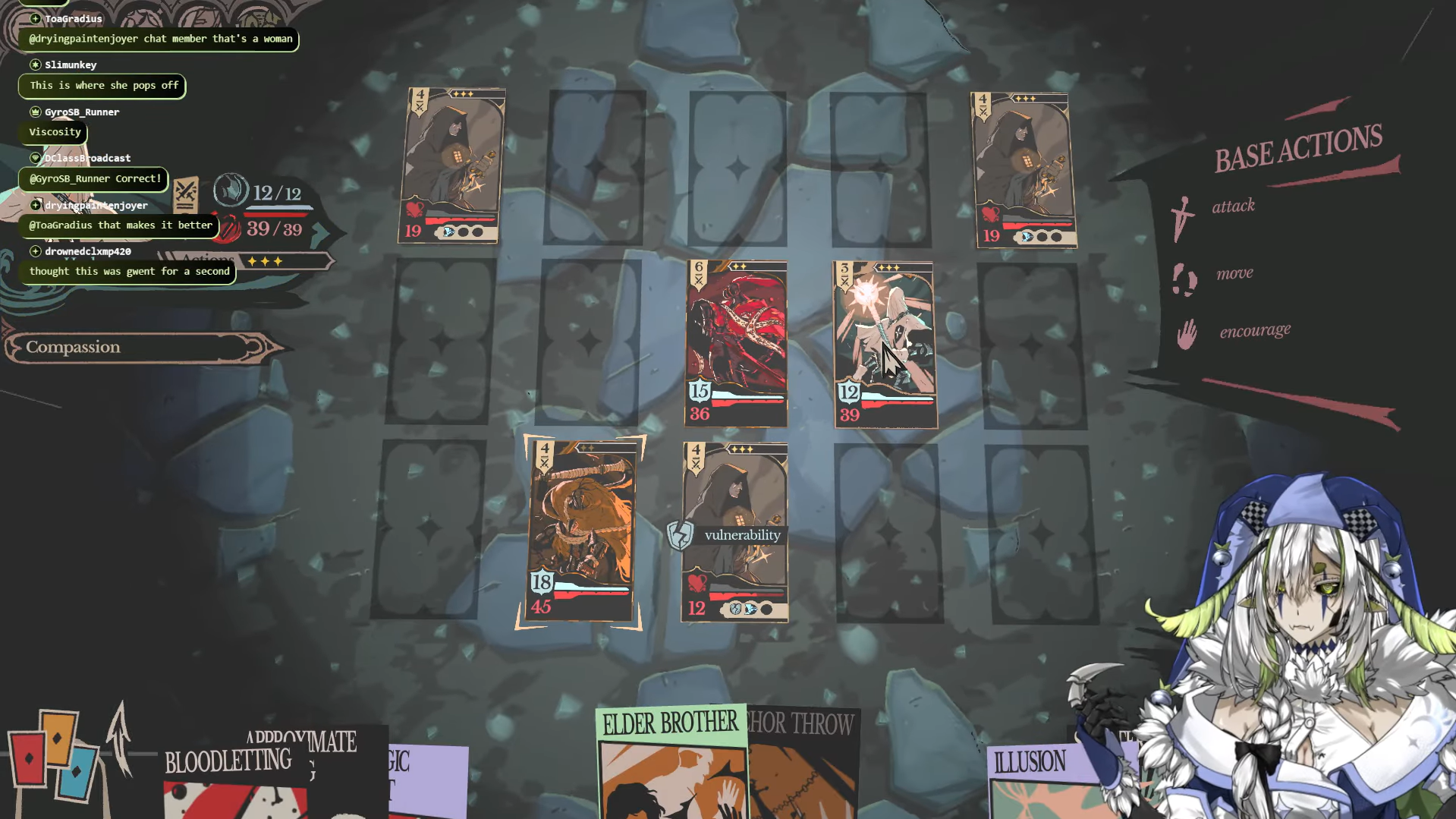
Task: Choose the attack base action
Action: pos(1231,206)
